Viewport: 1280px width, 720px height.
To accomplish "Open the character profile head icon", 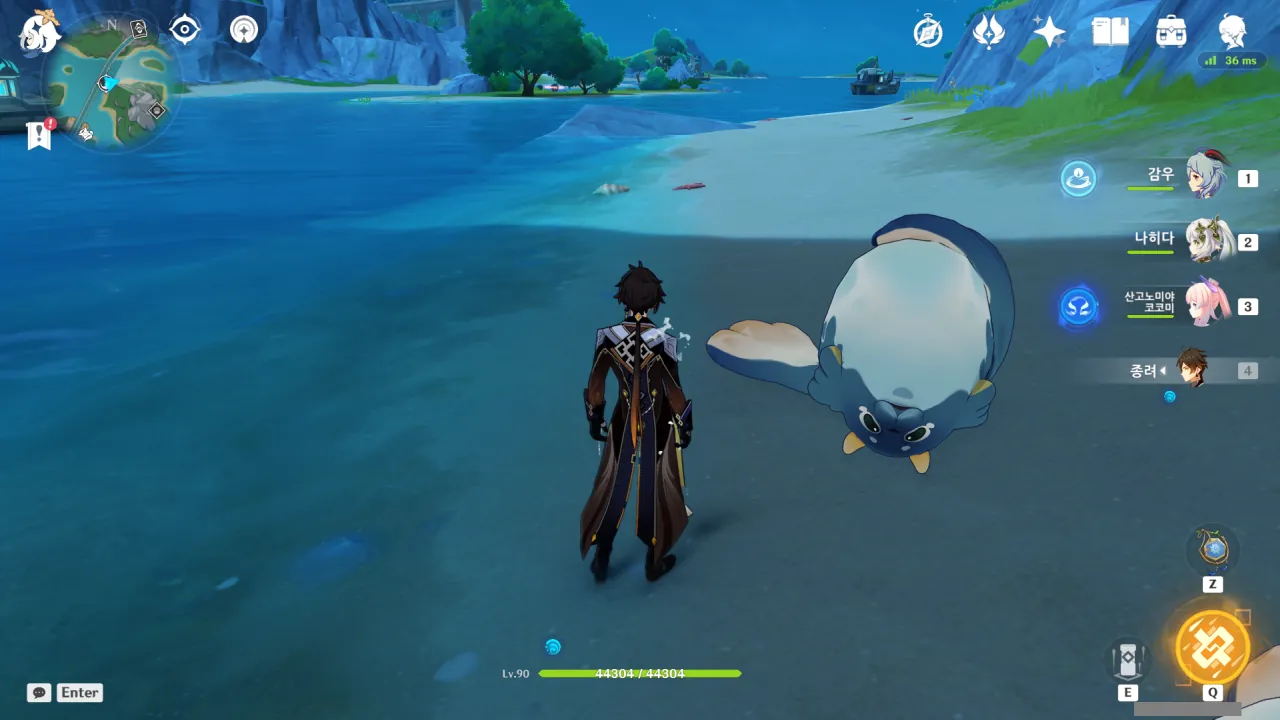I will click(1232, 30).
